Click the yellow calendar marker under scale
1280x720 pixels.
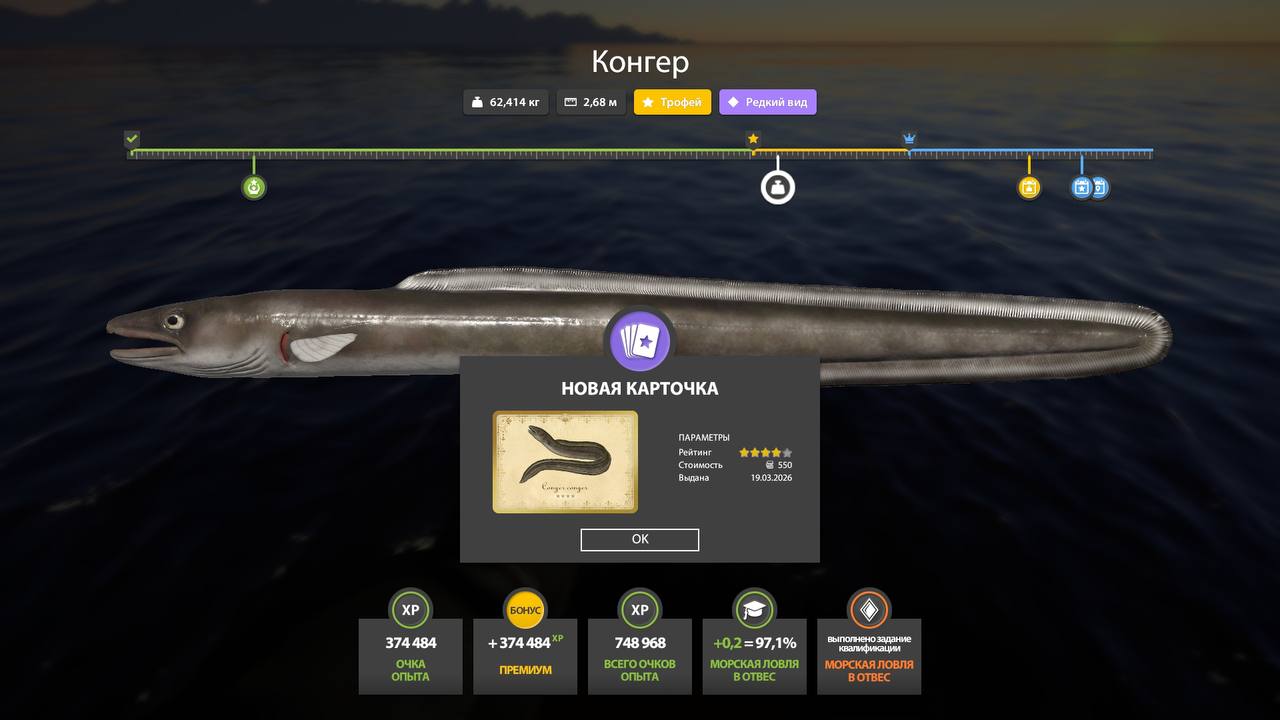click(x=1029, y=187)
